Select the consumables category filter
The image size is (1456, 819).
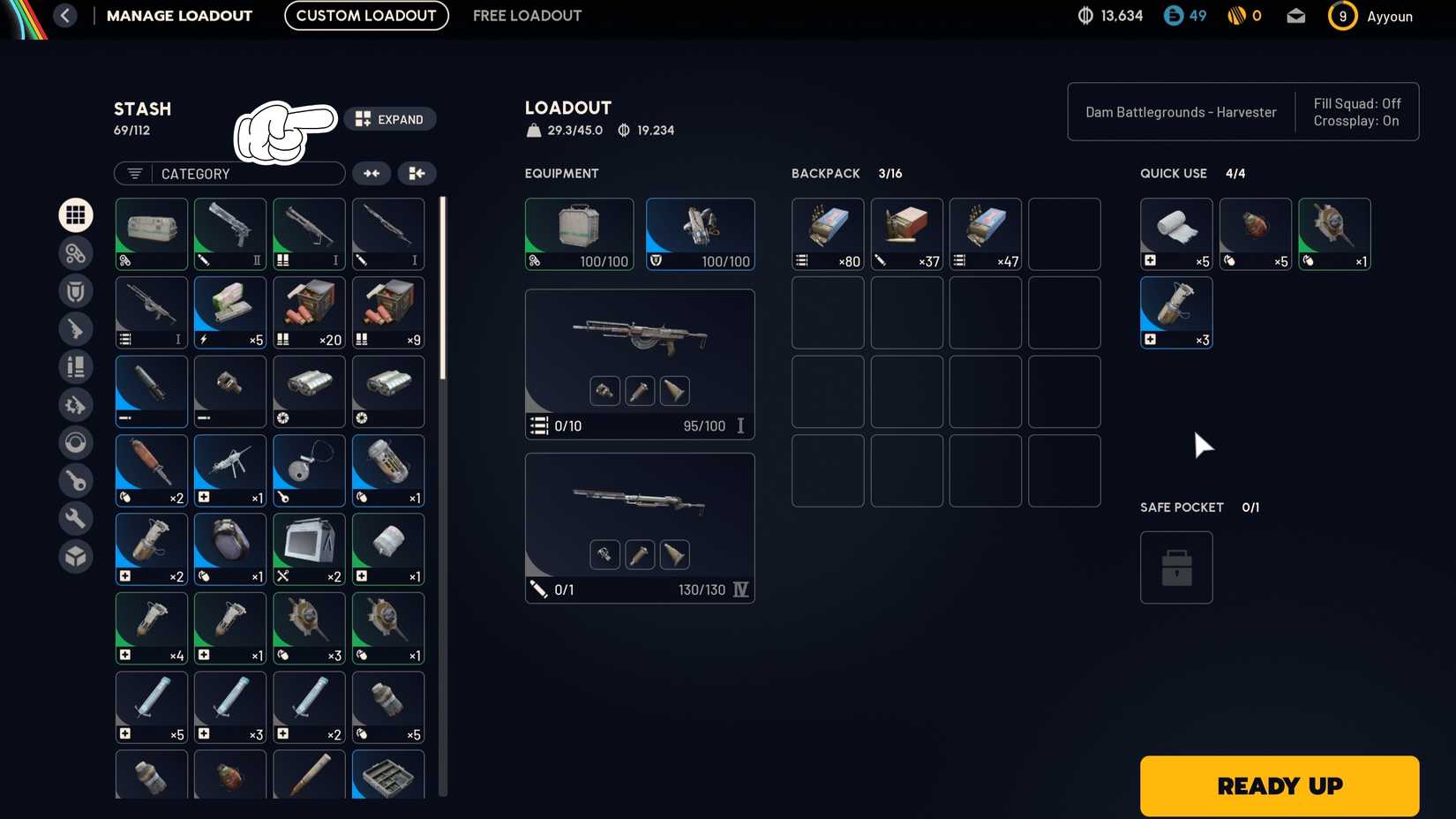[76, 366]
